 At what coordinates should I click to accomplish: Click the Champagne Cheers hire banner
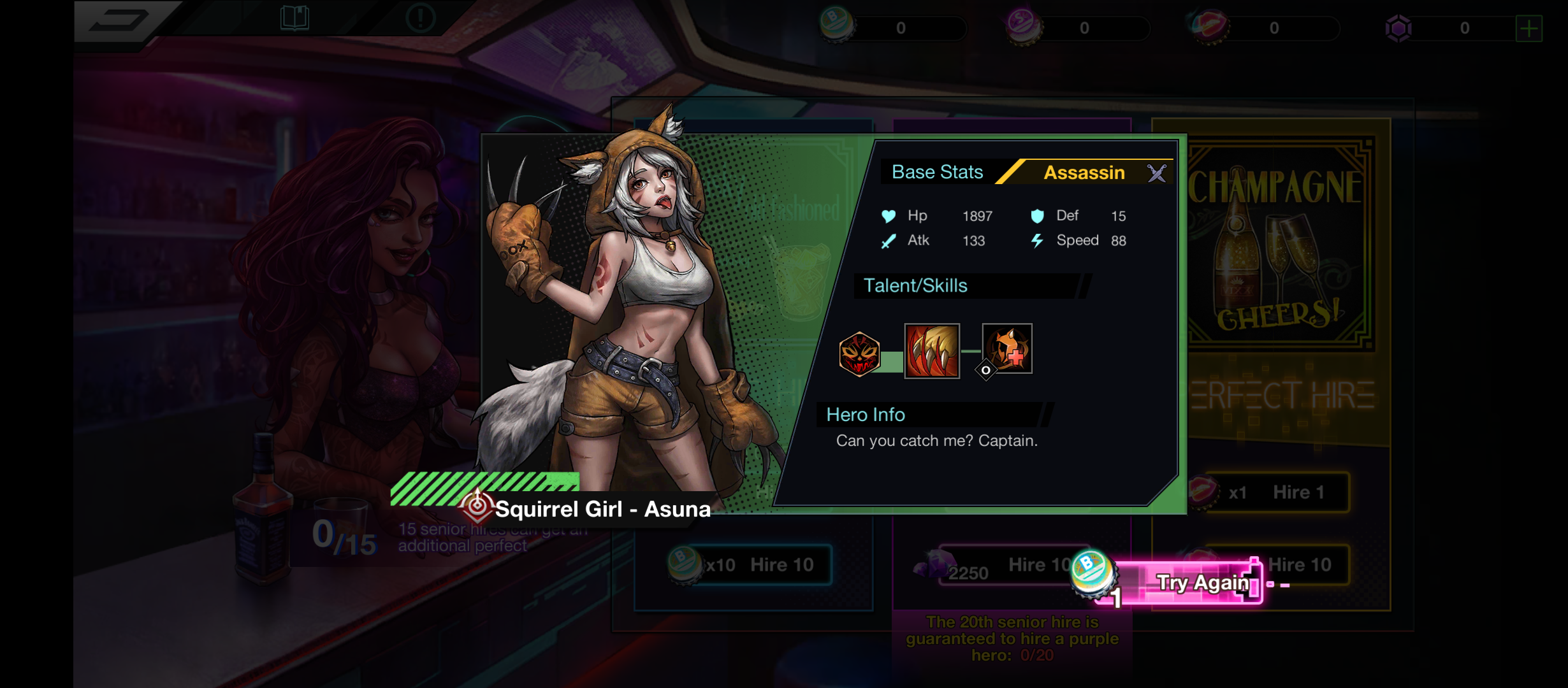[1275, 242]
